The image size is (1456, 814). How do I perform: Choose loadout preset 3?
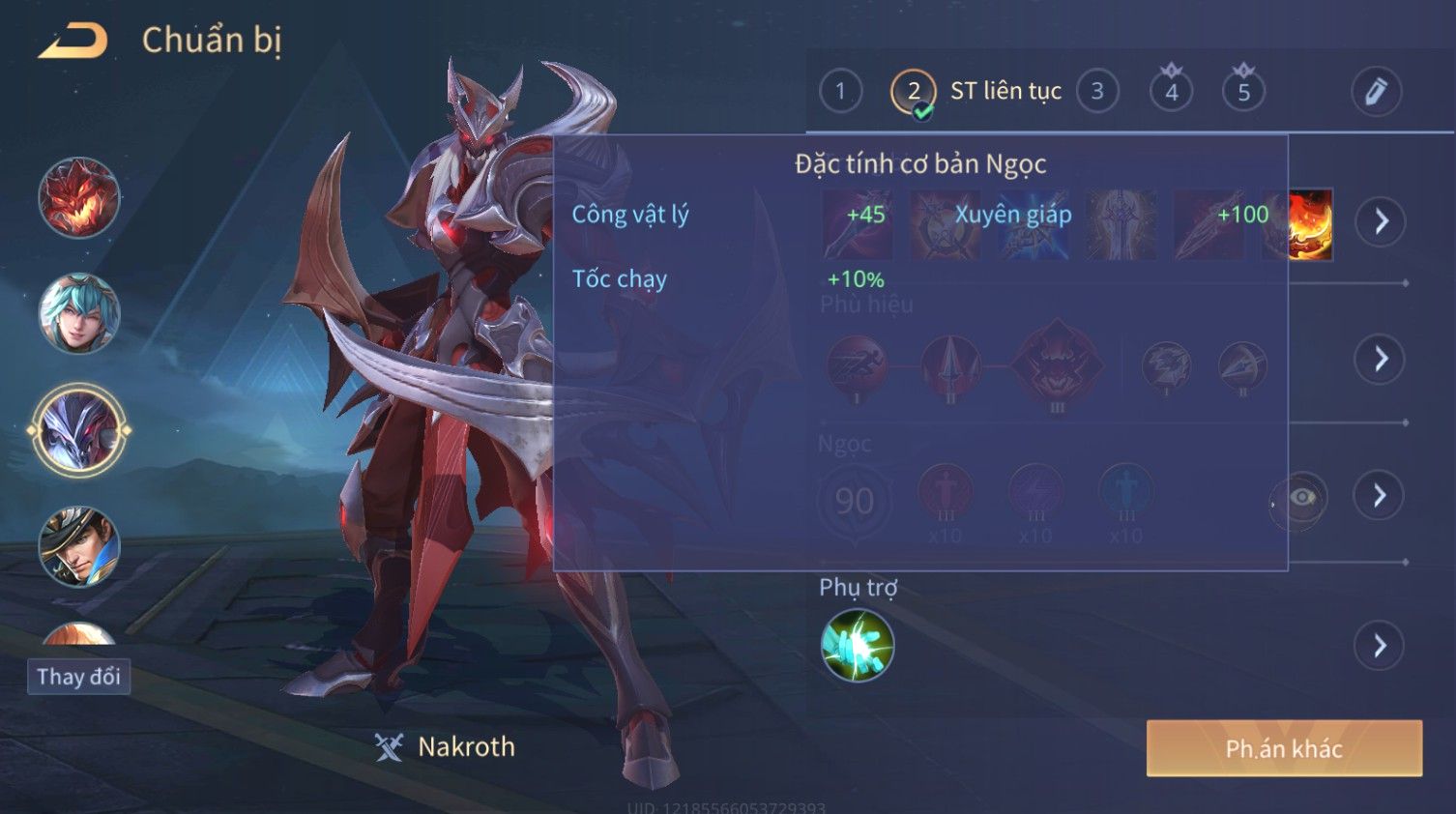click(x=1097, y=92)
